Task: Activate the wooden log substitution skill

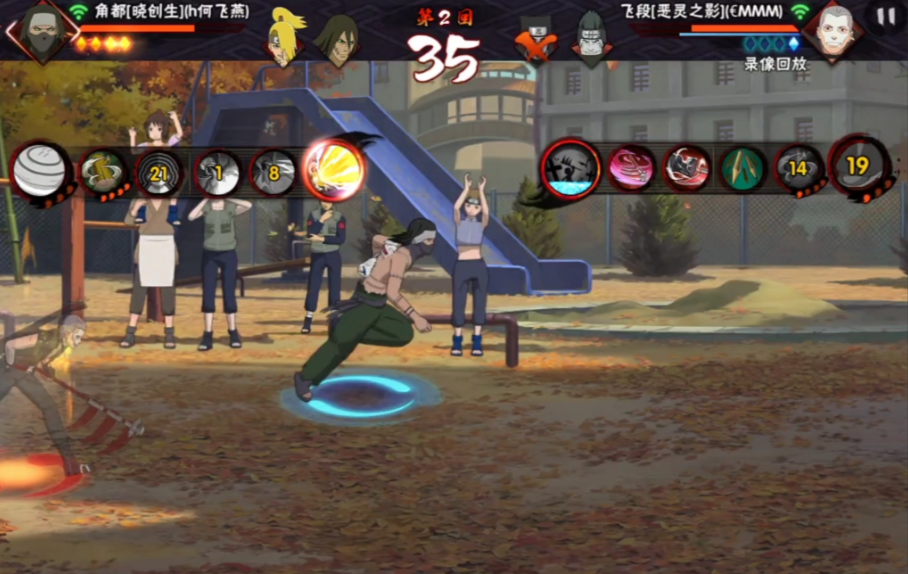Action: [103, 173]
